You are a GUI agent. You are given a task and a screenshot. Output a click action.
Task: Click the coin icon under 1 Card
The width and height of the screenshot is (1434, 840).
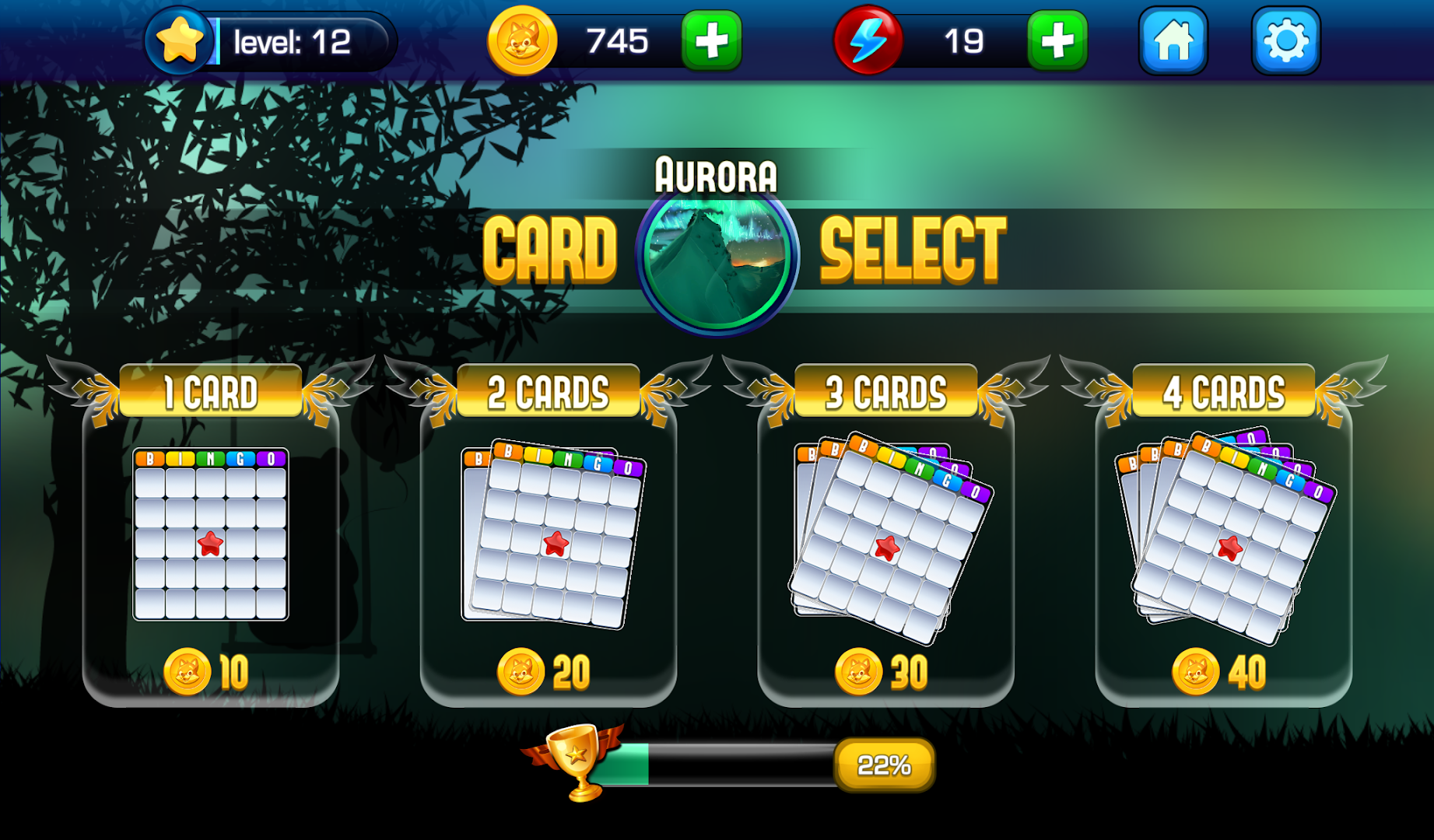point(187,669)
